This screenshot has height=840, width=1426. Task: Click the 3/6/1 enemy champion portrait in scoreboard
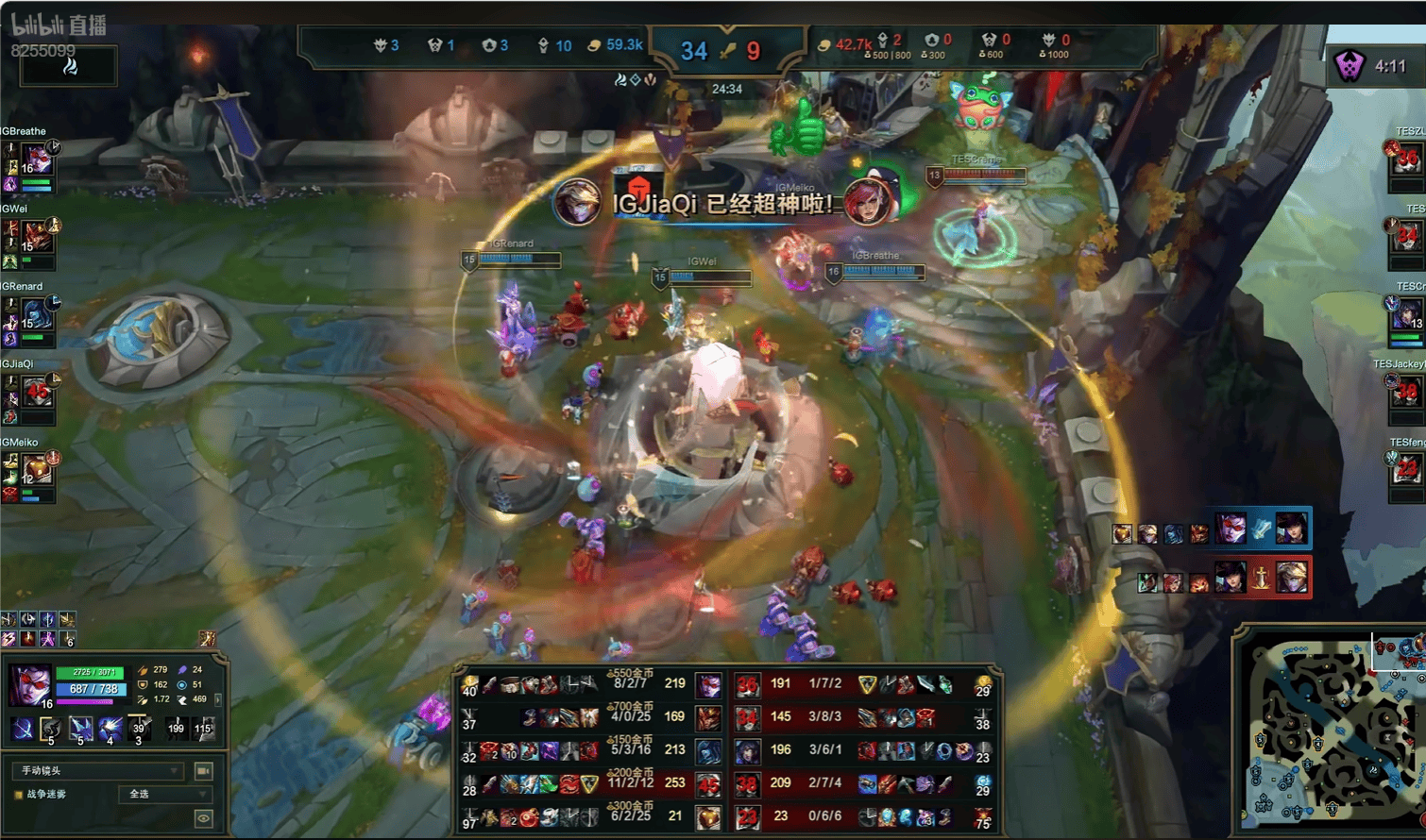pos(747,751)
